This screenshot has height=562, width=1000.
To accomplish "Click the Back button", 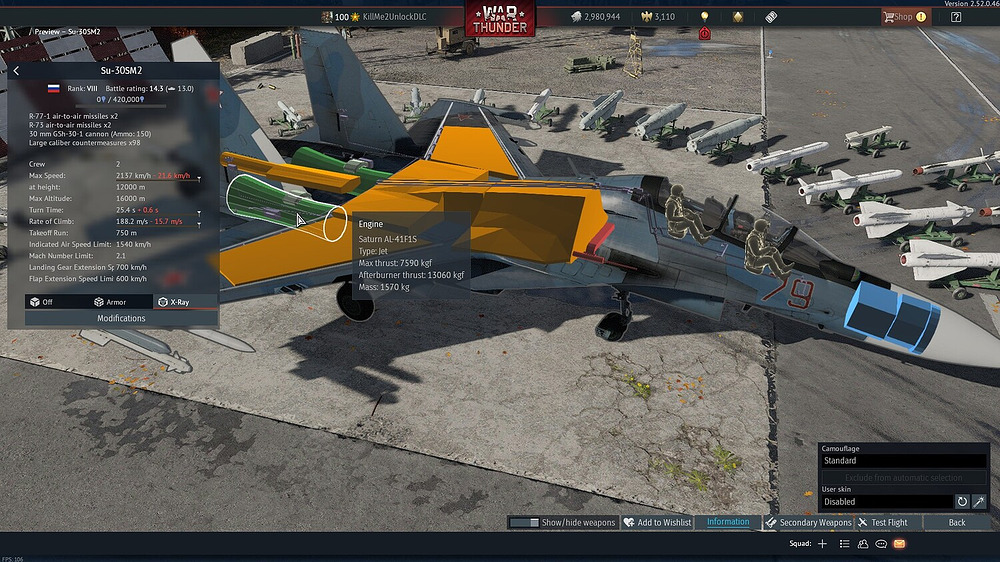I will click(957, 522).
